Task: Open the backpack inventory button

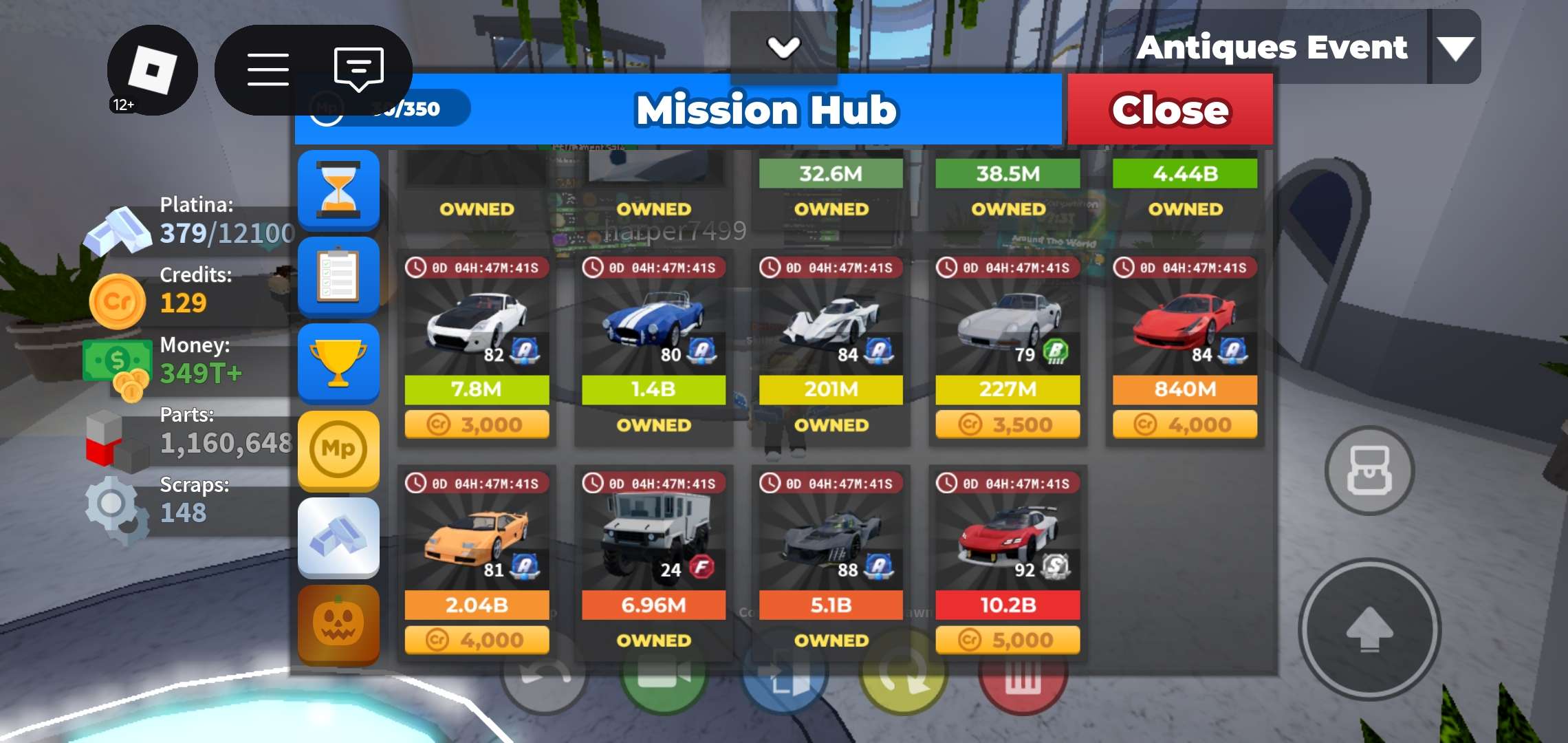Action: [x=1369, y=471]
